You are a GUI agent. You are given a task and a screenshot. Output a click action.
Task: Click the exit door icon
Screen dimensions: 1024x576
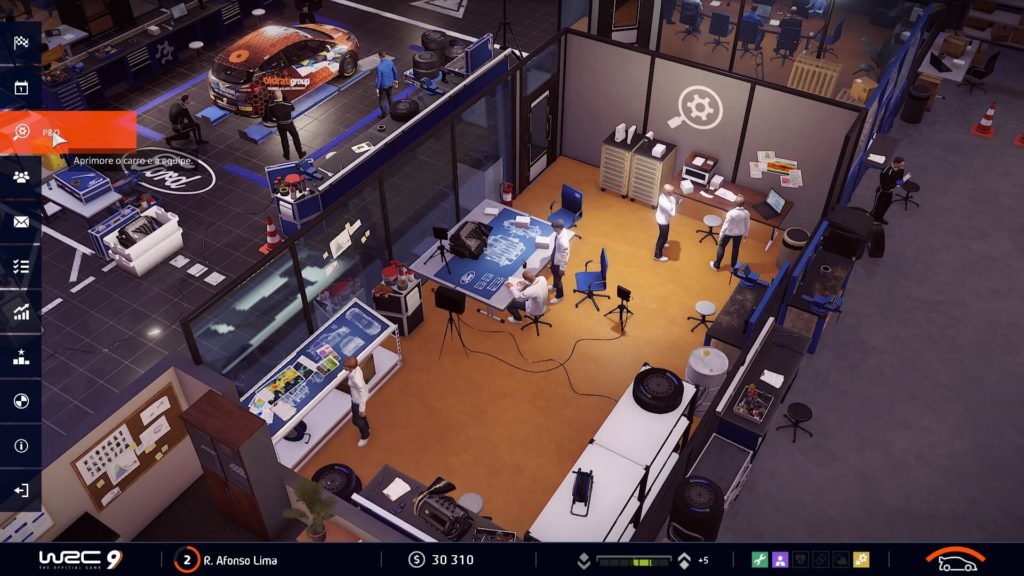coord(21,491)
